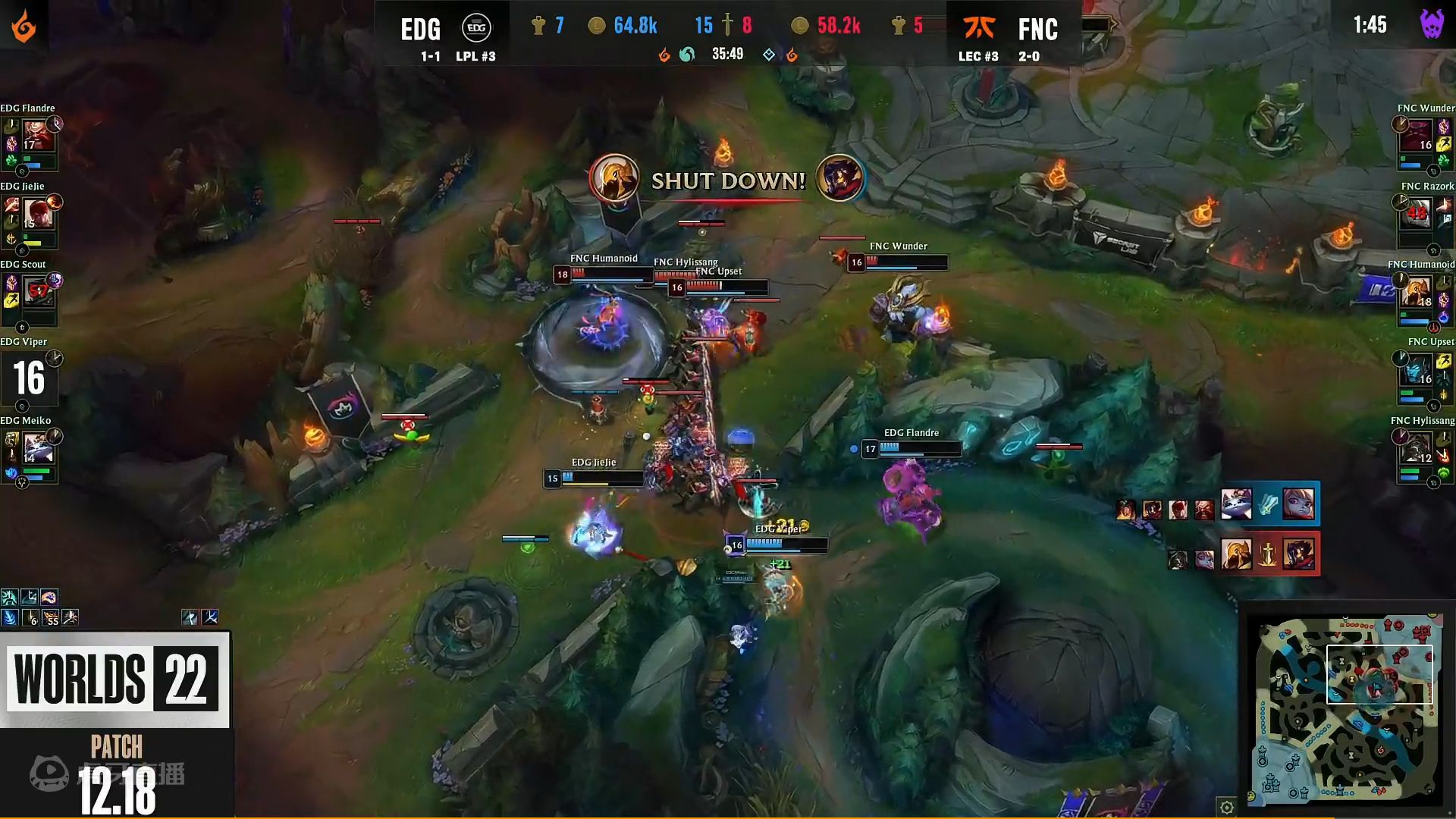This screenshot has width=1456, height=819.
Task: Click FNC Hylissang's champion portrait
Action: point(1417,448)
